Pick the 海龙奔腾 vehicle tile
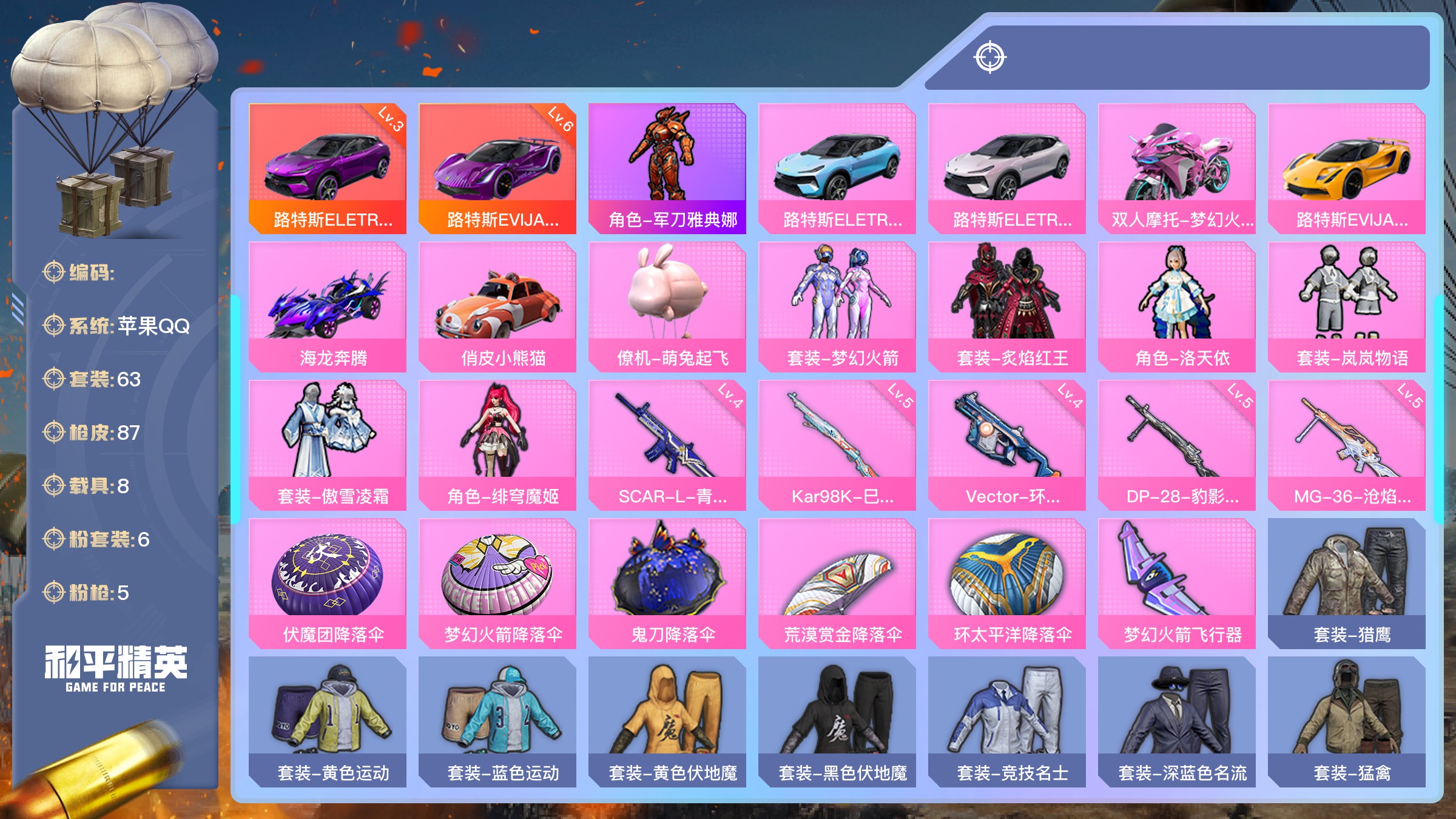Image resolution: width=1456 pixels, height=819 pixels. (x=328, y=306)
